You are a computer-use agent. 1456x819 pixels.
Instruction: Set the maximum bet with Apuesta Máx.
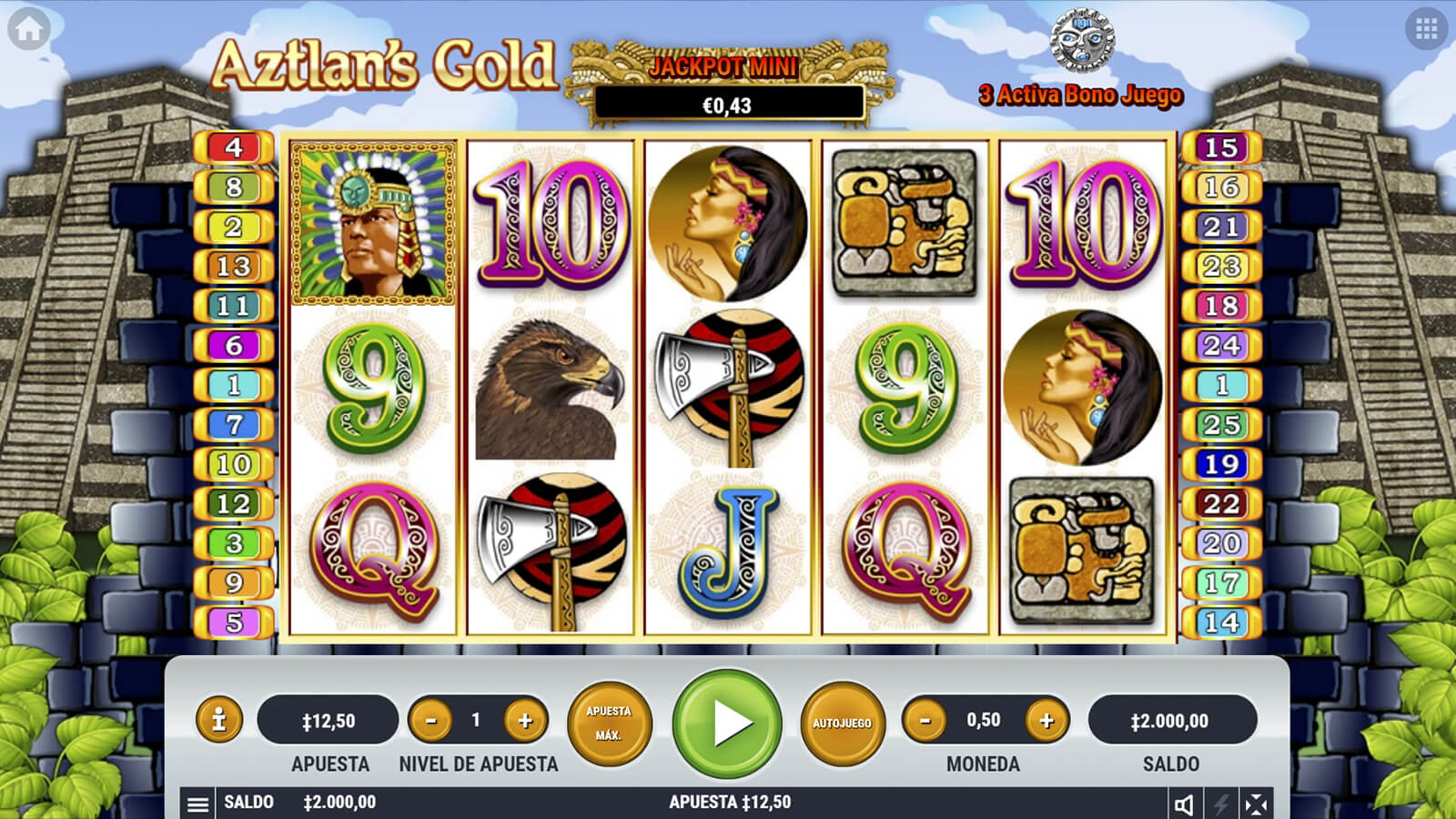(609, 723)
